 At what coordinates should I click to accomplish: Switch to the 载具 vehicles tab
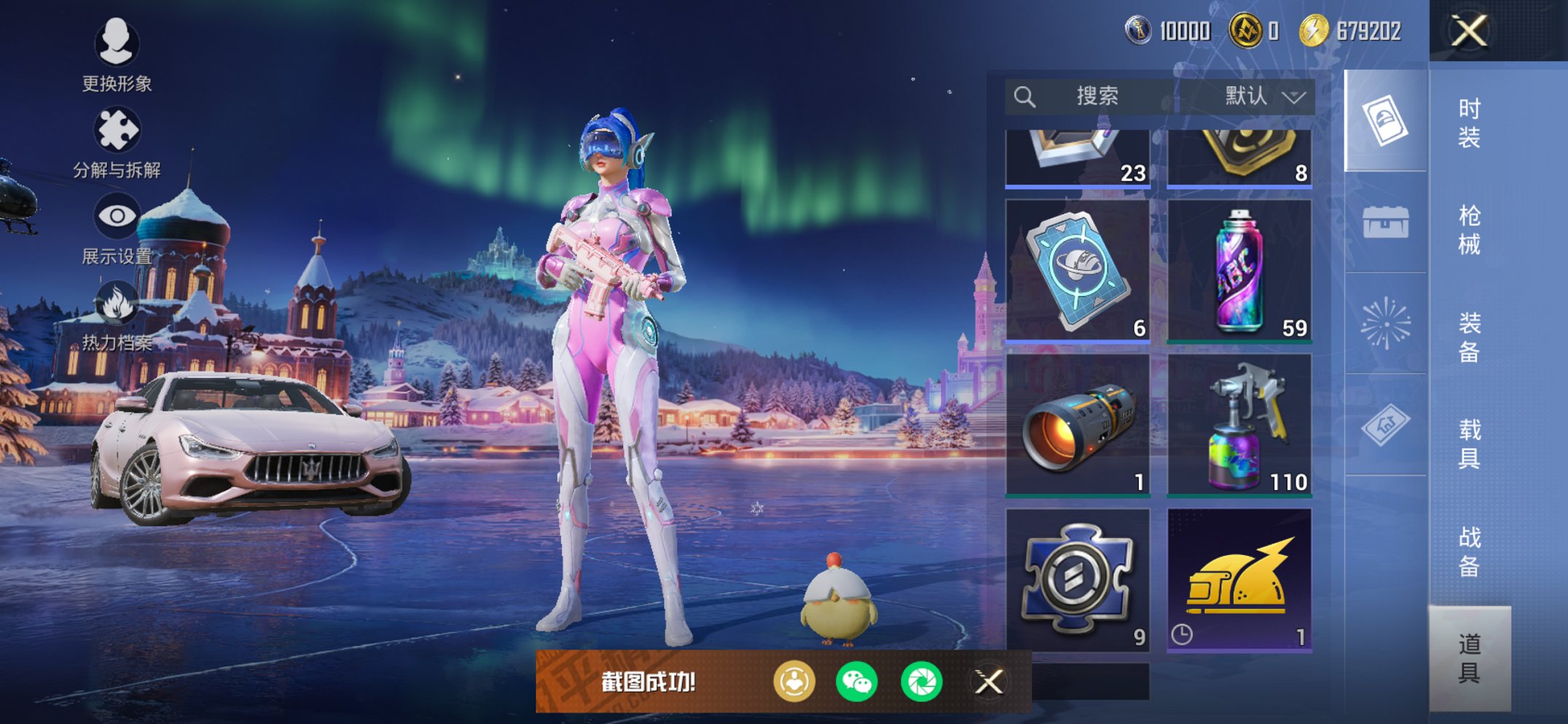[1469, 444]
